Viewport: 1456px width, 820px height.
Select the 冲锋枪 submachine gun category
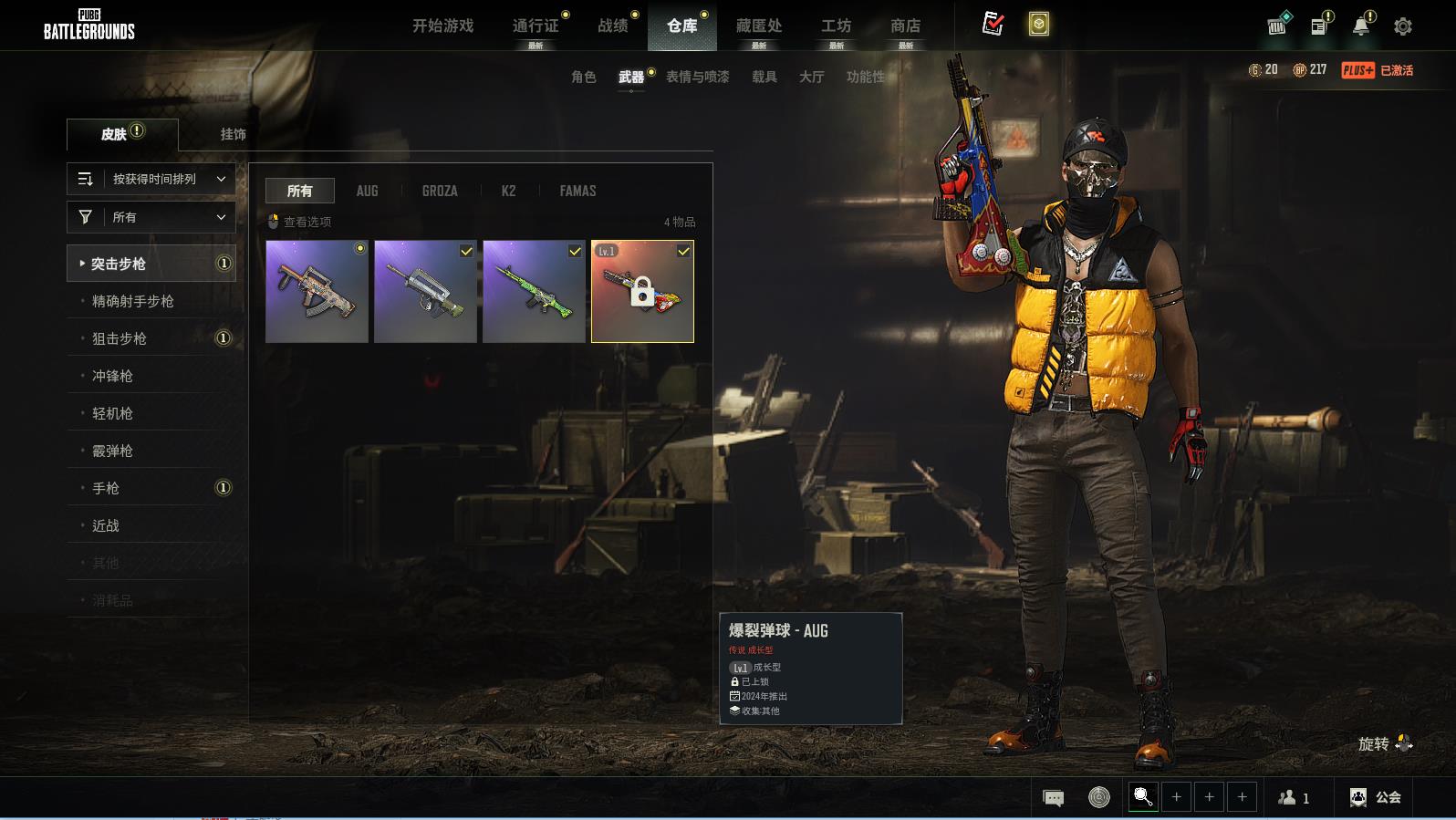[112, 376]
